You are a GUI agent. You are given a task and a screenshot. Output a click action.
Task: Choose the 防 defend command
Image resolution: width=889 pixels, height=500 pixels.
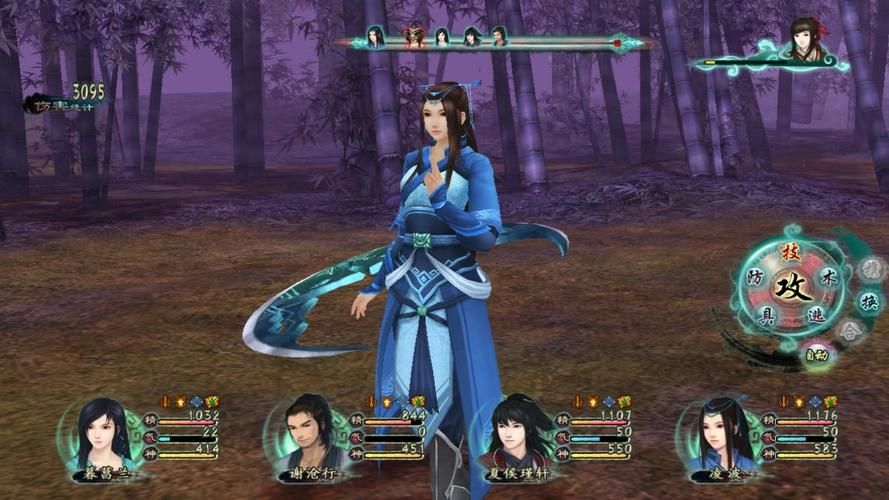tap(755, 277)
